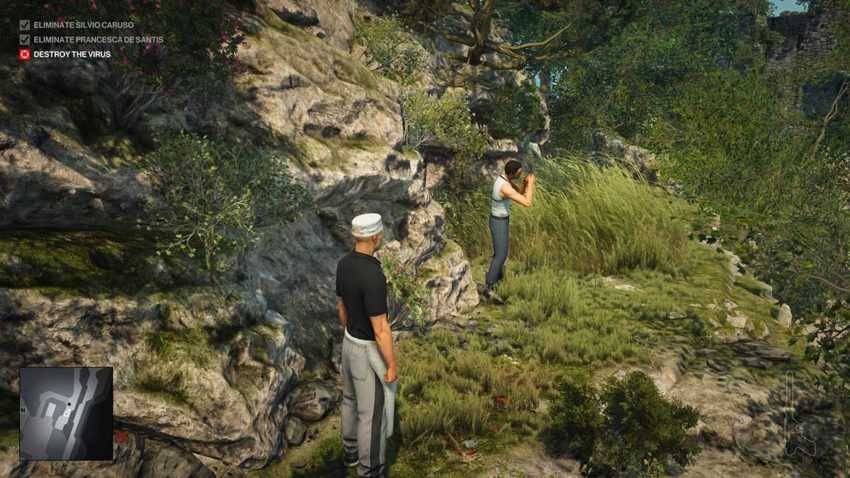The height and width of the screenshot is (478, 850).
Task: Select the Eliminate Silvio Caruso objective
Action: [x=83, y=25]
